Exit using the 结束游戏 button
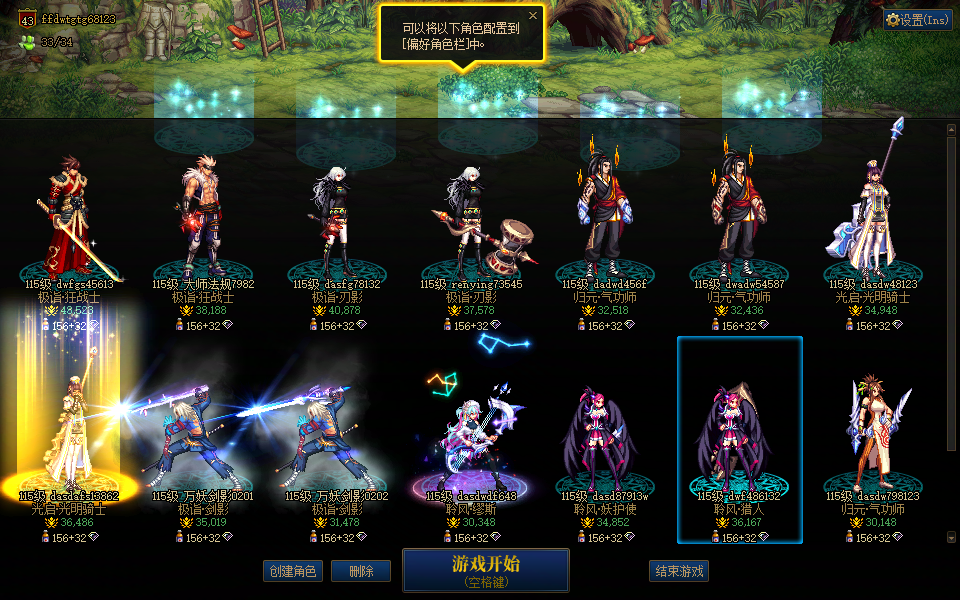Image resolution: width=960 pixels, height=600 pixels. [x=679, y=571]
